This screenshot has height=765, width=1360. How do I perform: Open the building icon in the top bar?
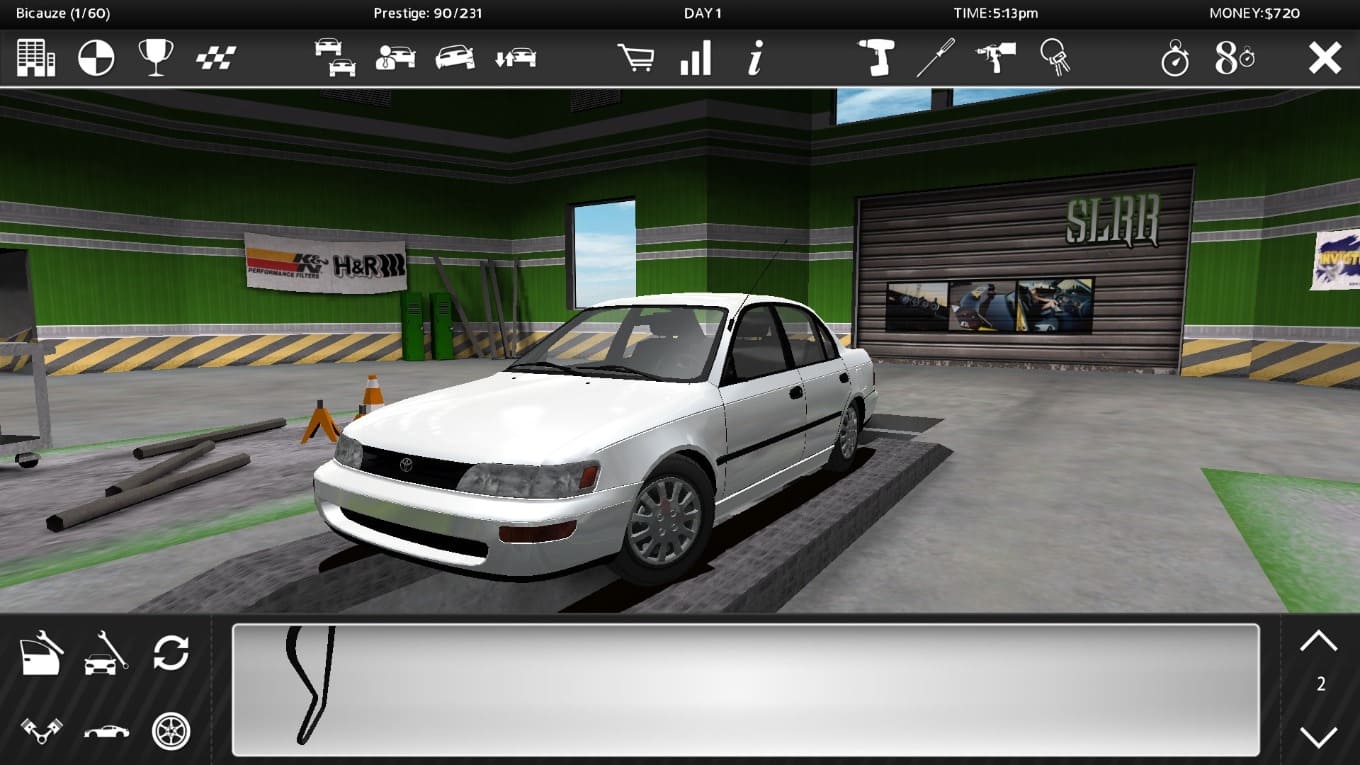pos(36,58)
